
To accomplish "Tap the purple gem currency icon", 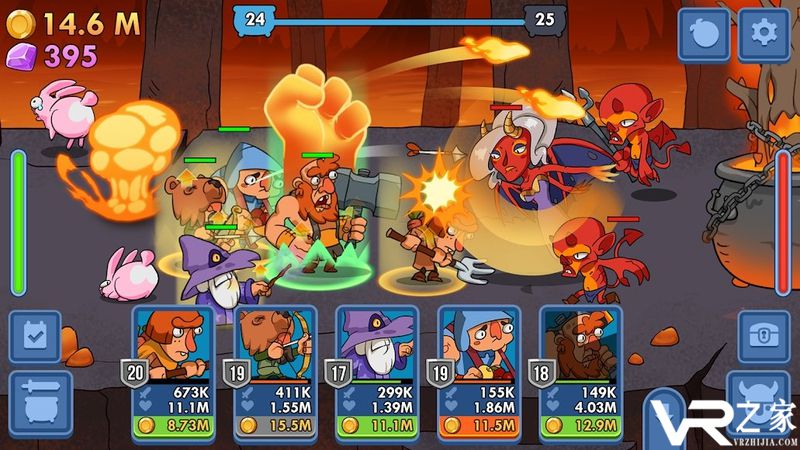I will [x=21, y=55].
